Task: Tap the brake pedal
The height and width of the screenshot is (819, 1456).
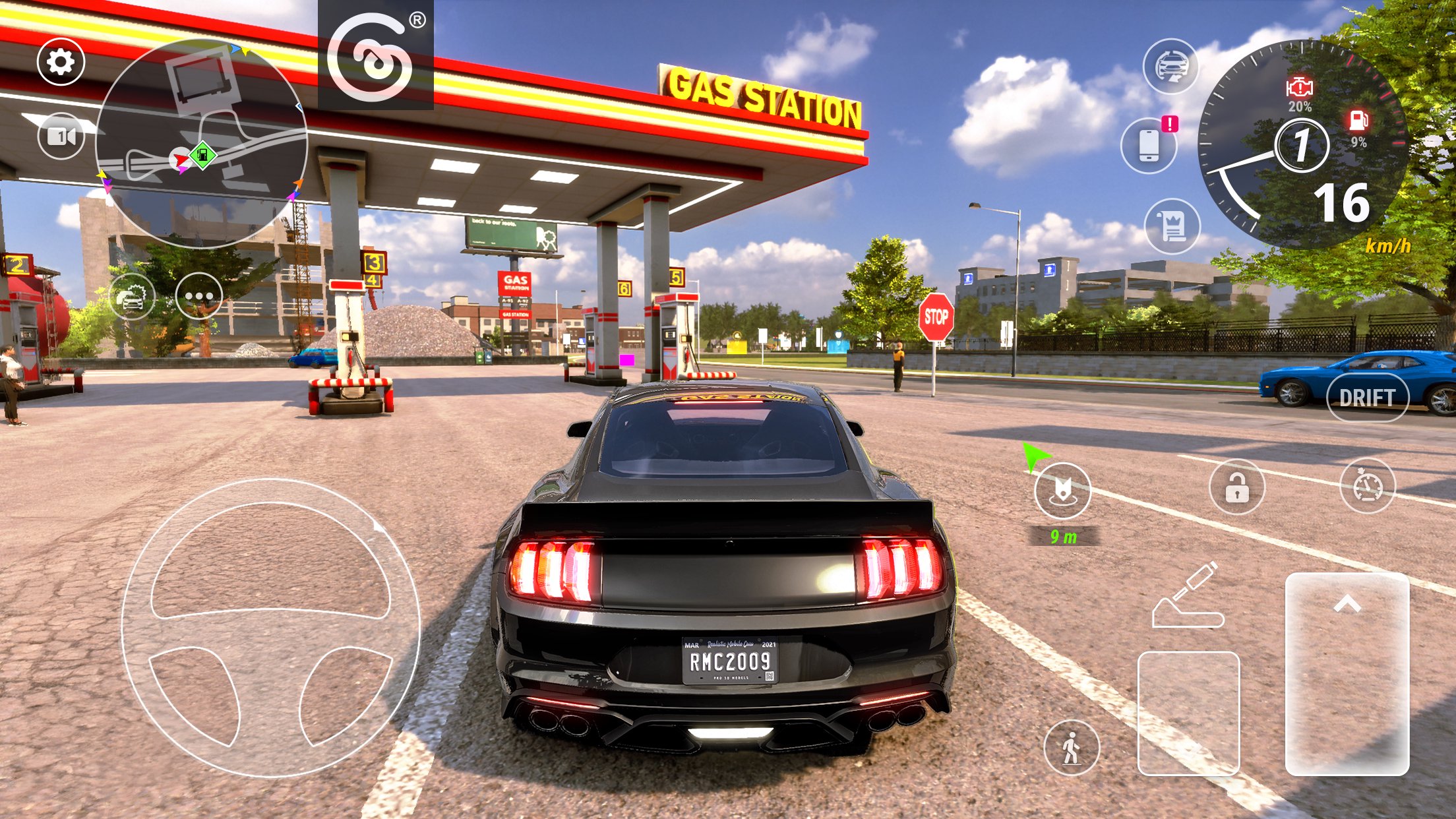Action: pyautogui.click(x=1188, y=712)
